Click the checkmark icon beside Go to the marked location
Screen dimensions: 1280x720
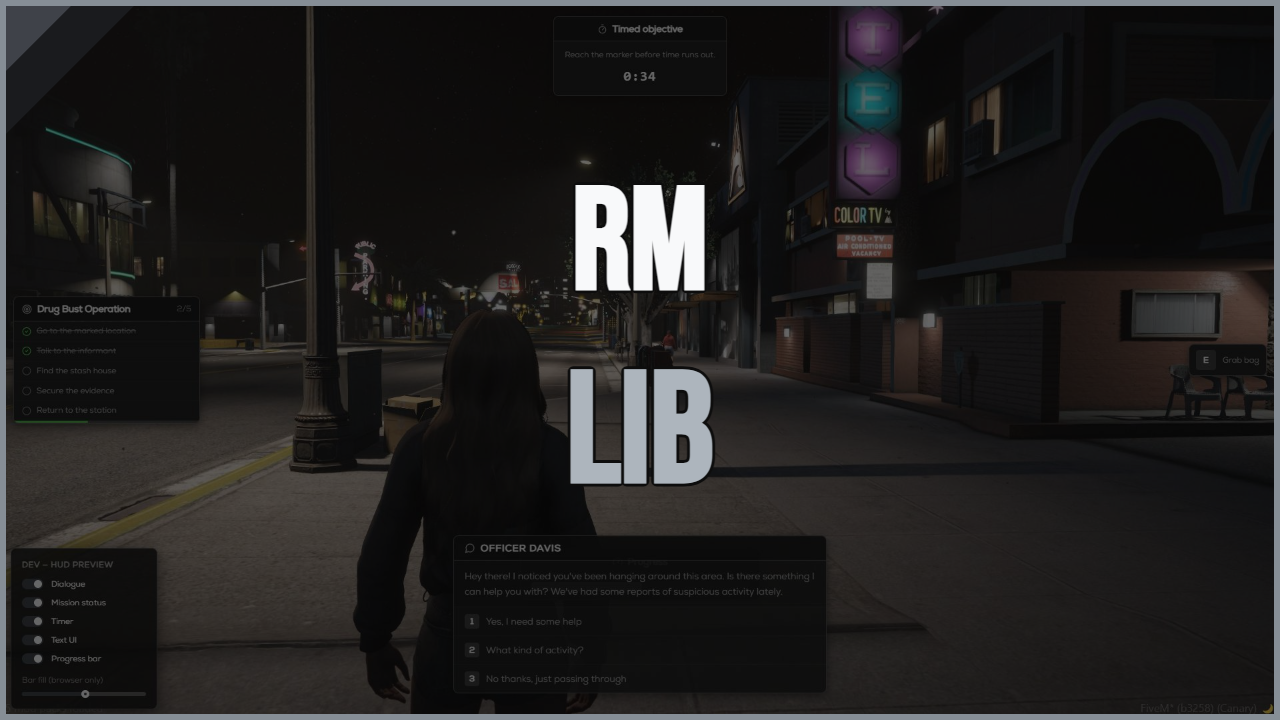(27, 331)
